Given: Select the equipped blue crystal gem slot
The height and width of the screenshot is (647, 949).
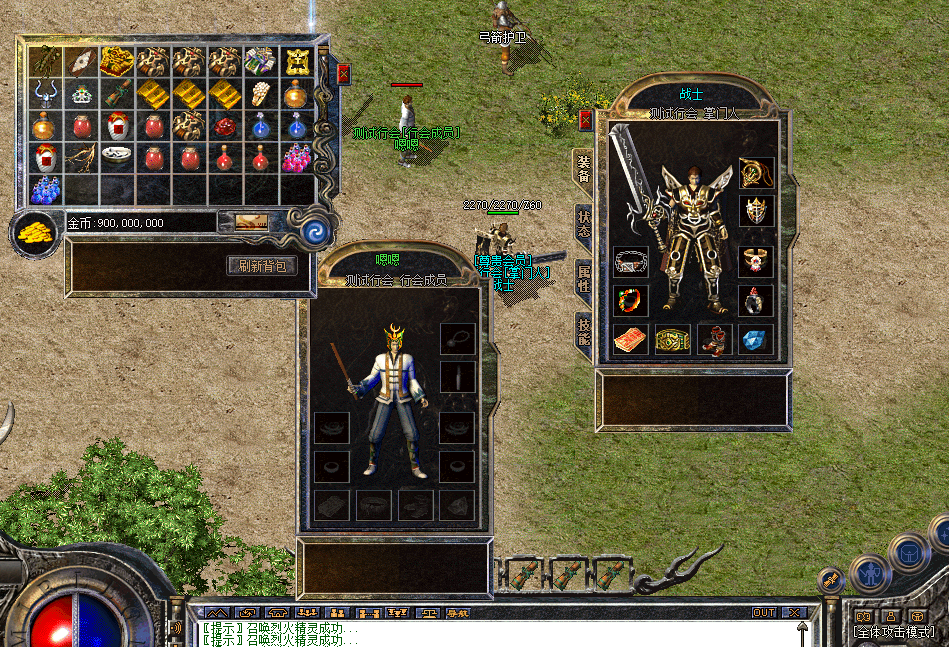Looking at the screenshot, I should click(756, 339).
